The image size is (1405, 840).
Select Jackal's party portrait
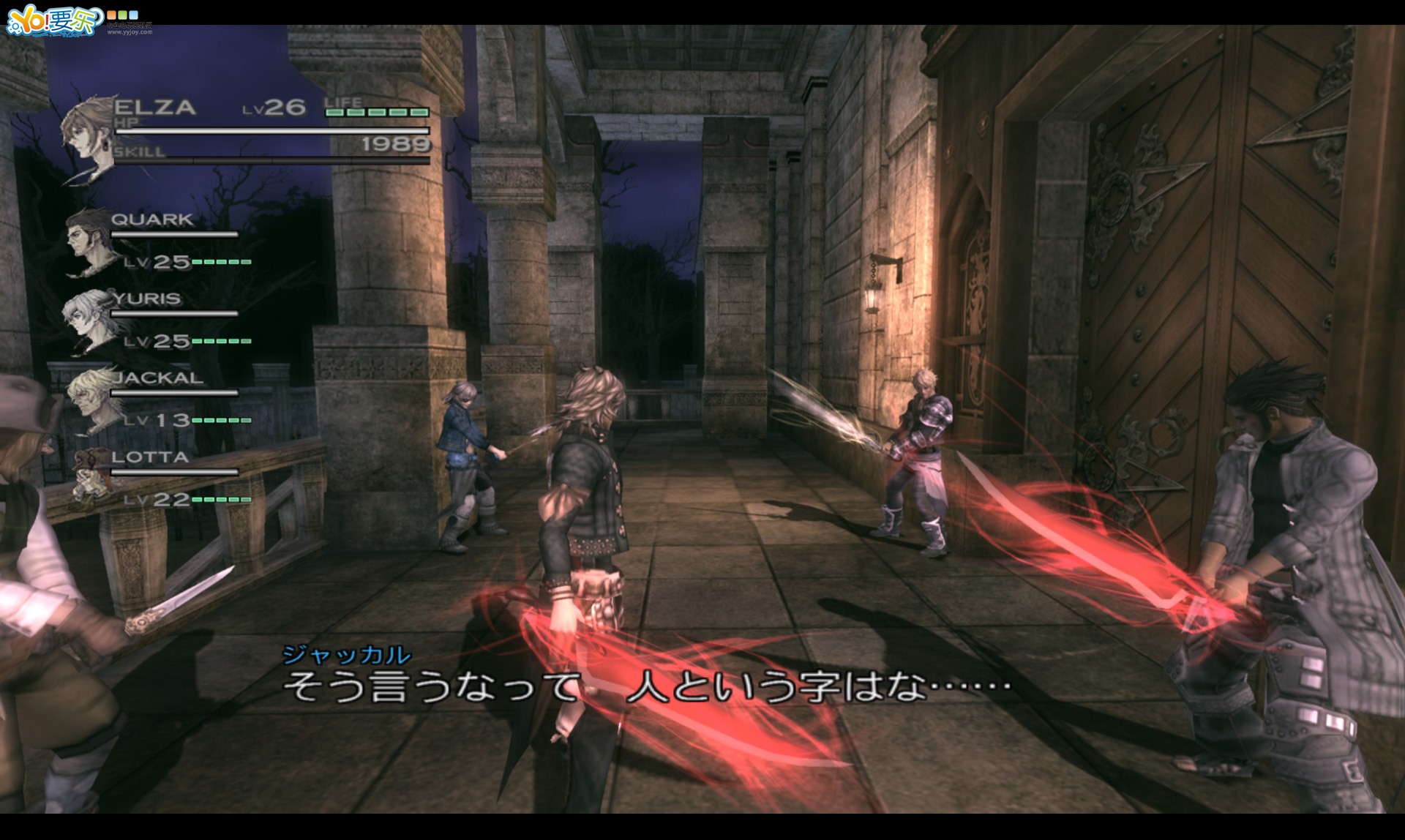click(90, 397)
